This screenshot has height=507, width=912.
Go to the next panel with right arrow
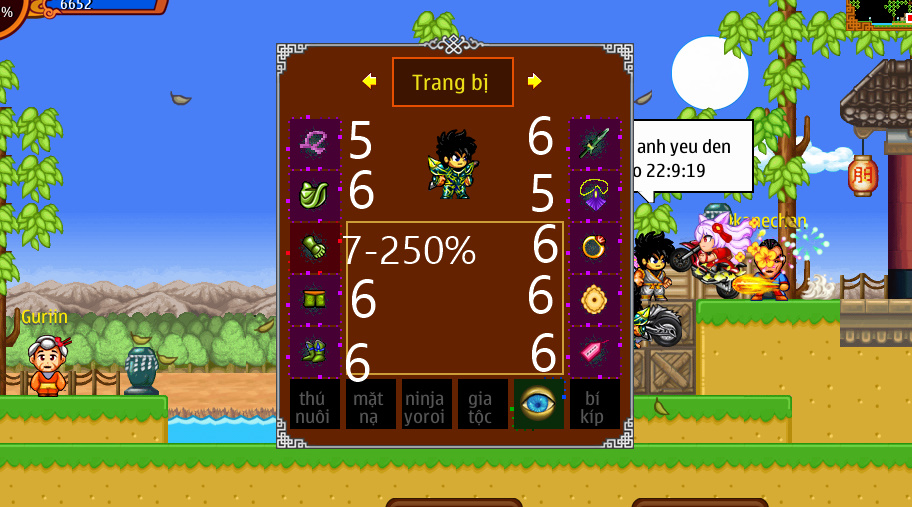coord(535,81)
